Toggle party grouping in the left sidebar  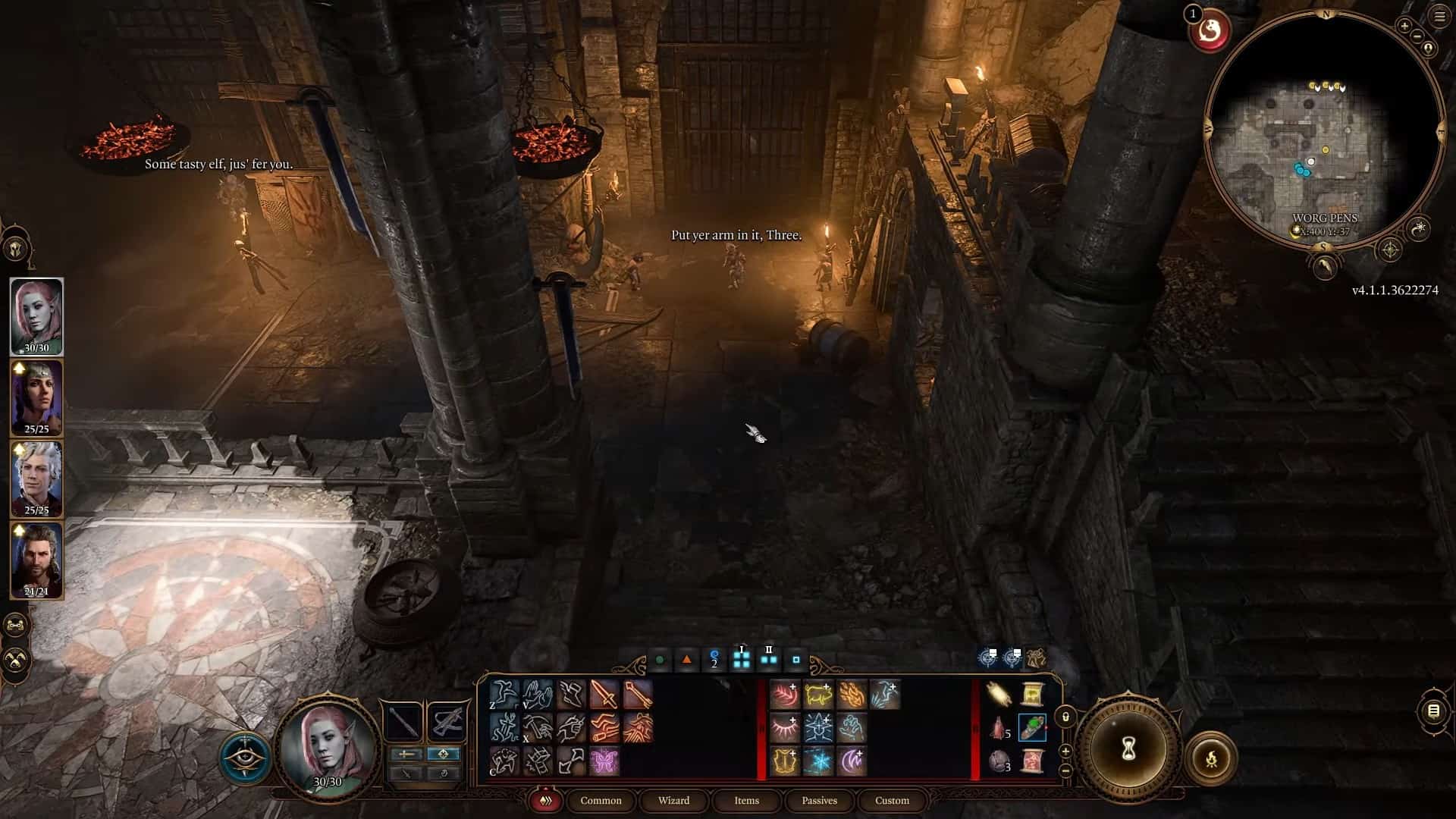coord(17,623)
